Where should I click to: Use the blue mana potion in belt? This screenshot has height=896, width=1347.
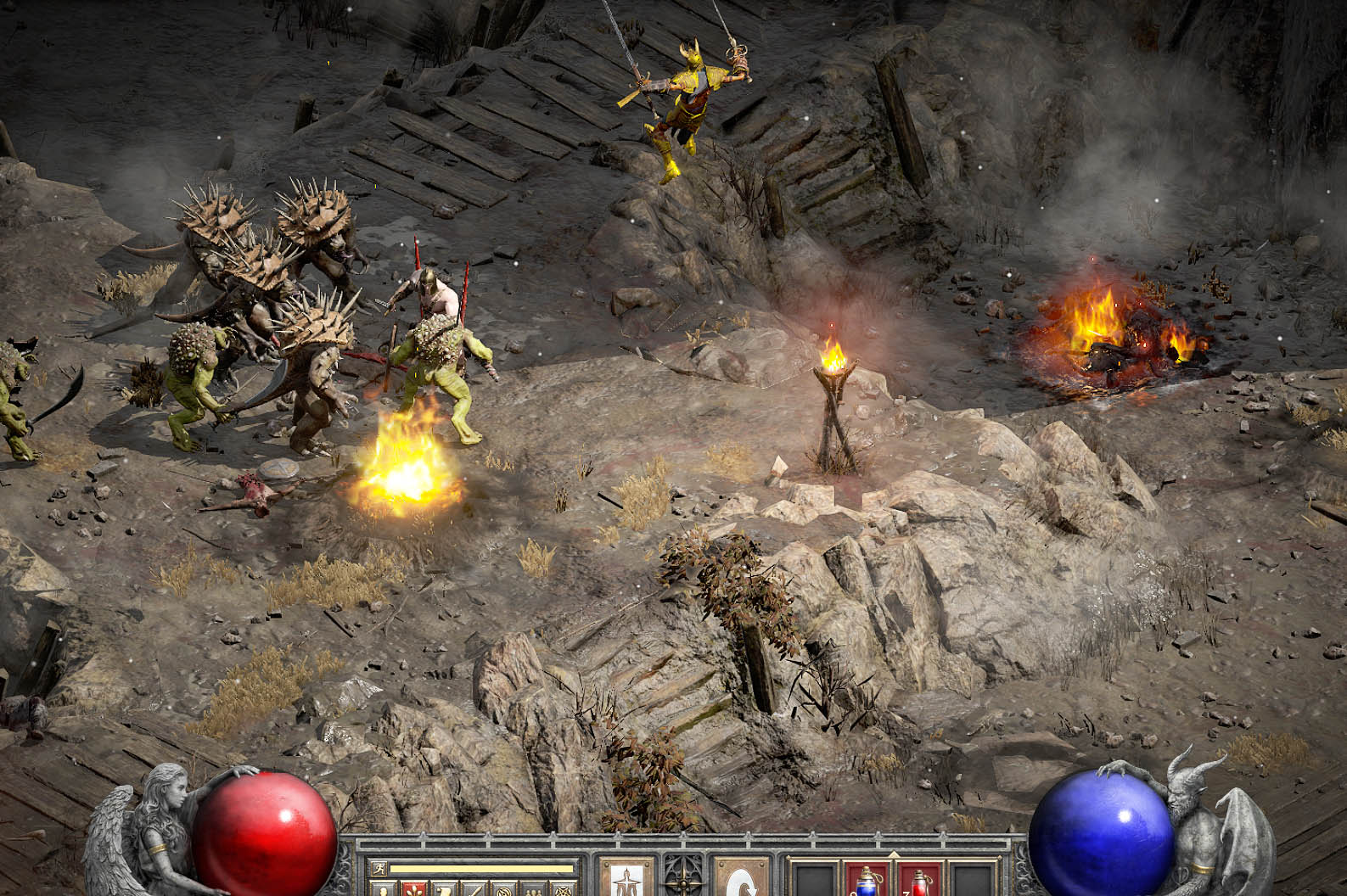point(867,881)
